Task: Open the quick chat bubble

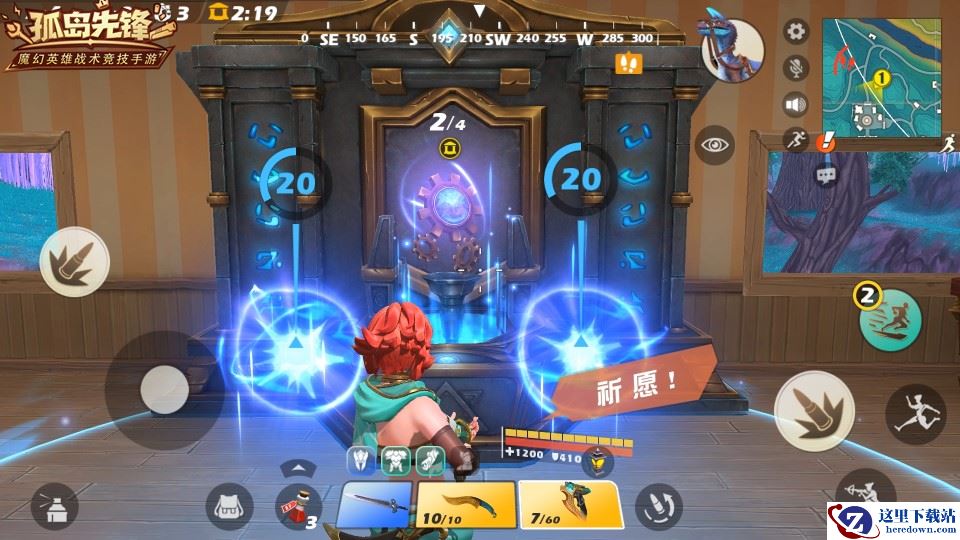Action: coord(826,175)
